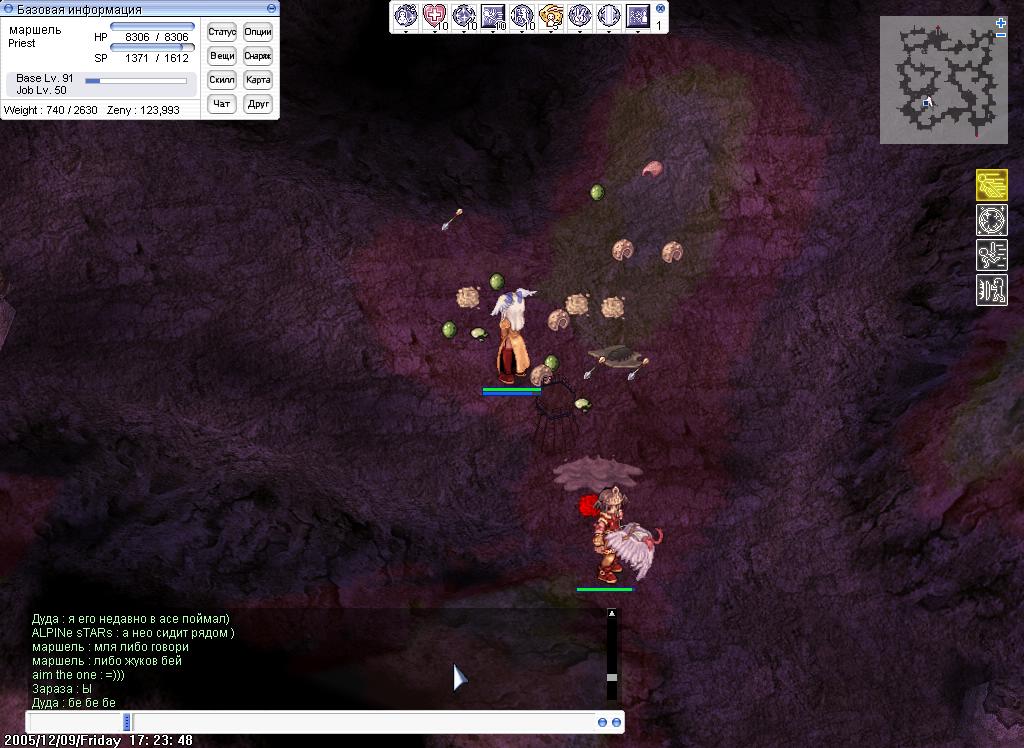The image size is (1024, 748).
Task: Use the pink heart Heal skill
Action: [x=435, y=15]
